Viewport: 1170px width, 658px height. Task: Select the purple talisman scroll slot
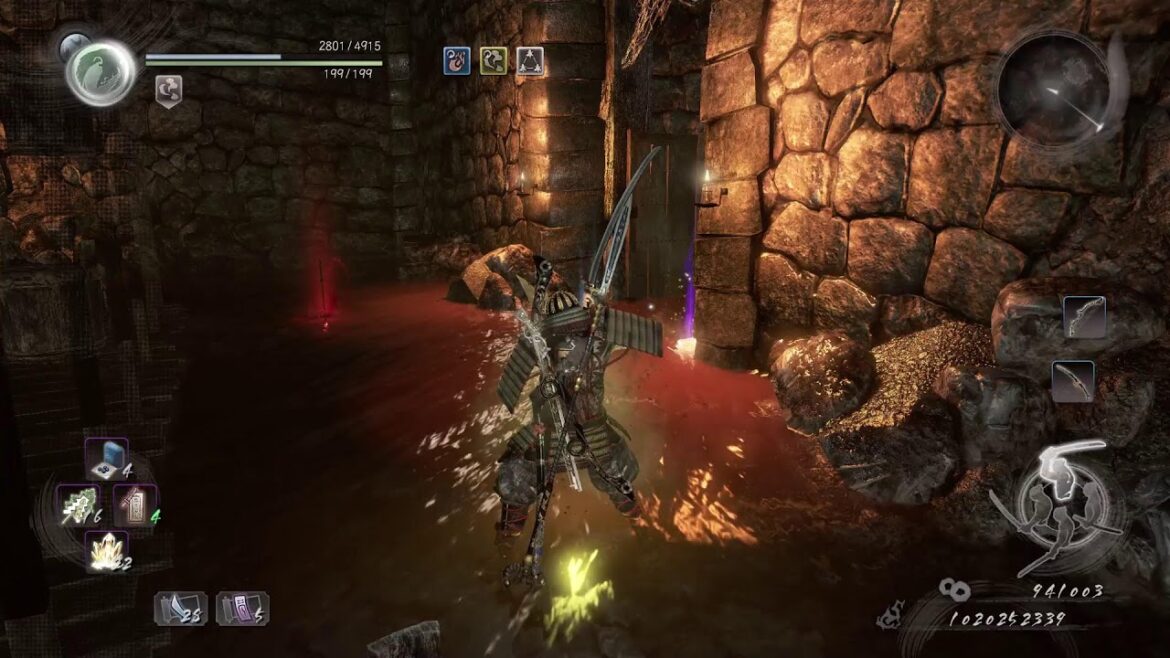[242, 608]
